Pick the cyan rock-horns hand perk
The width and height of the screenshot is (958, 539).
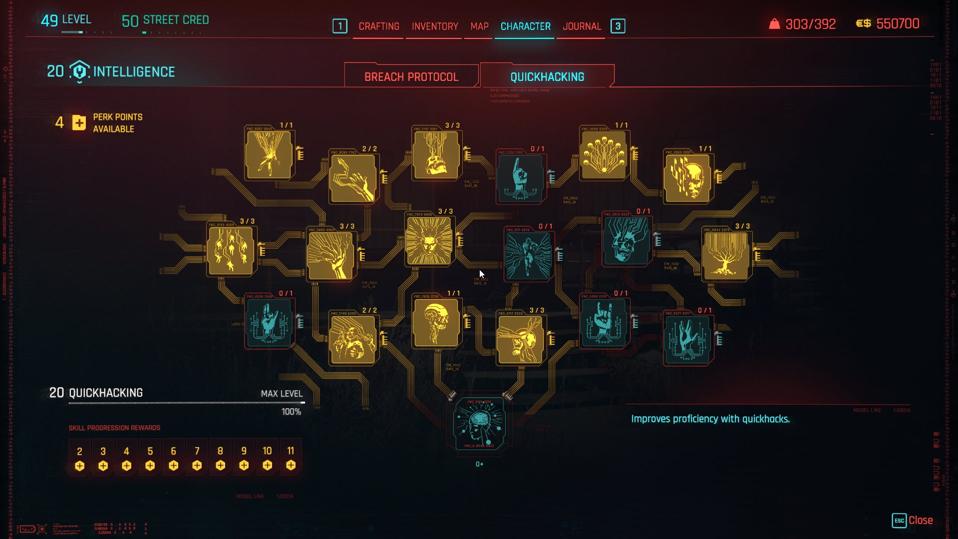[x=604, y=321]
